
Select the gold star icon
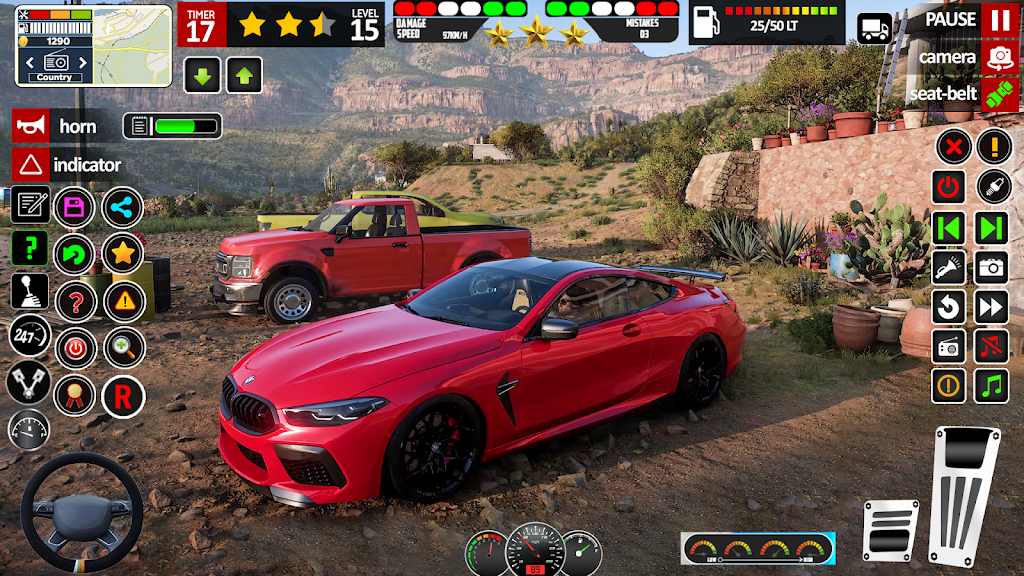(123, 253)
